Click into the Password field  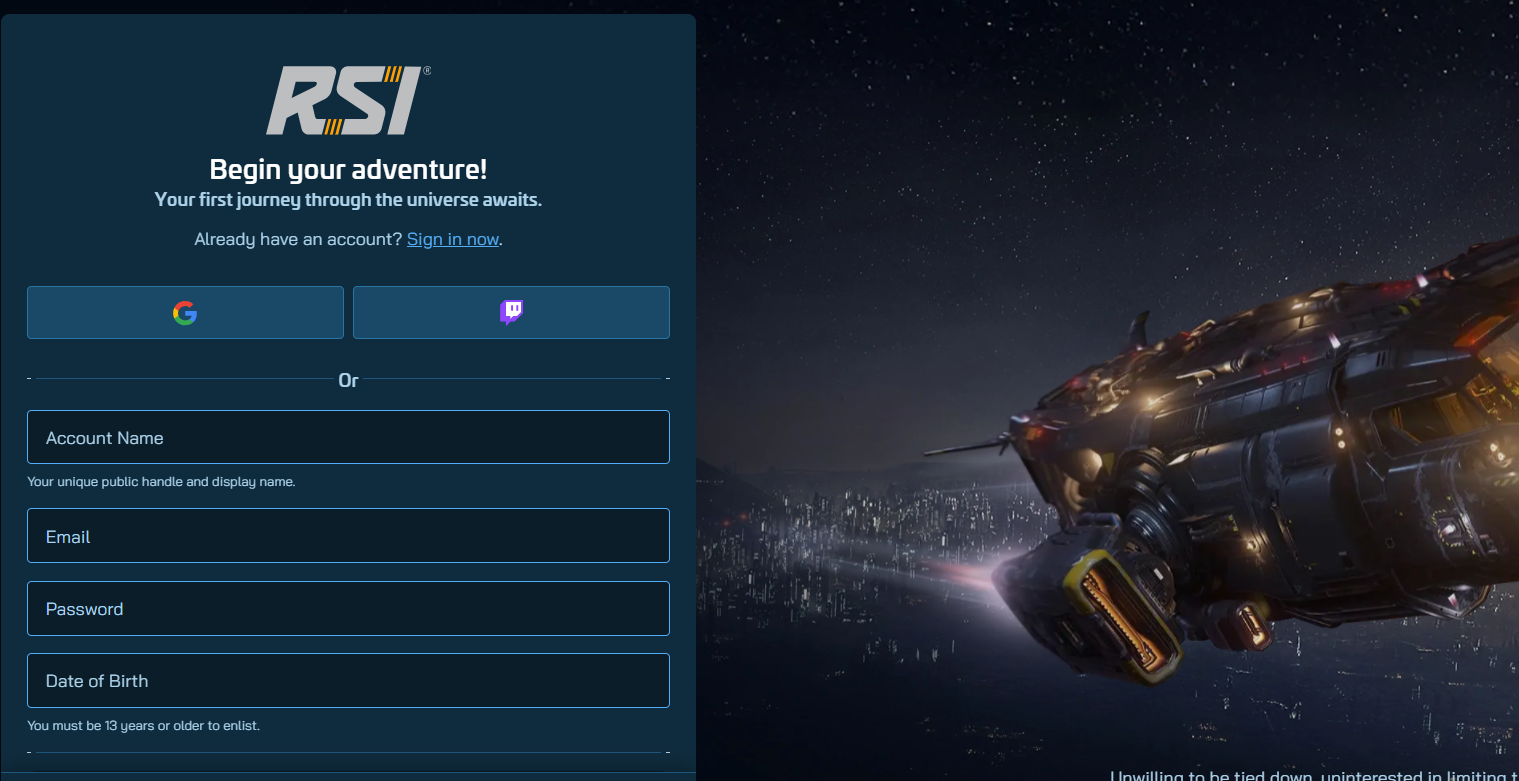pyautogui.click(x=348, y=609)
